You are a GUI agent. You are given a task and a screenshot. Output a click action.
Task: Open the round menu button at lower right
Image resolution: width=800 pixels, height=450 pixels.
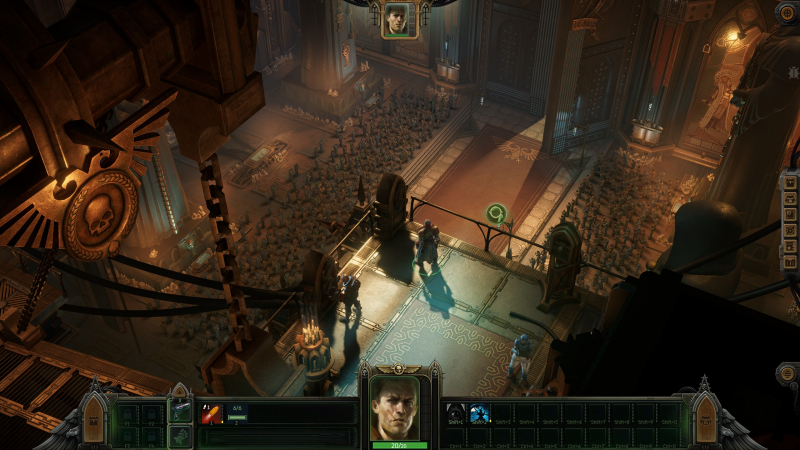pyautogui.click(x=787, y=373)
